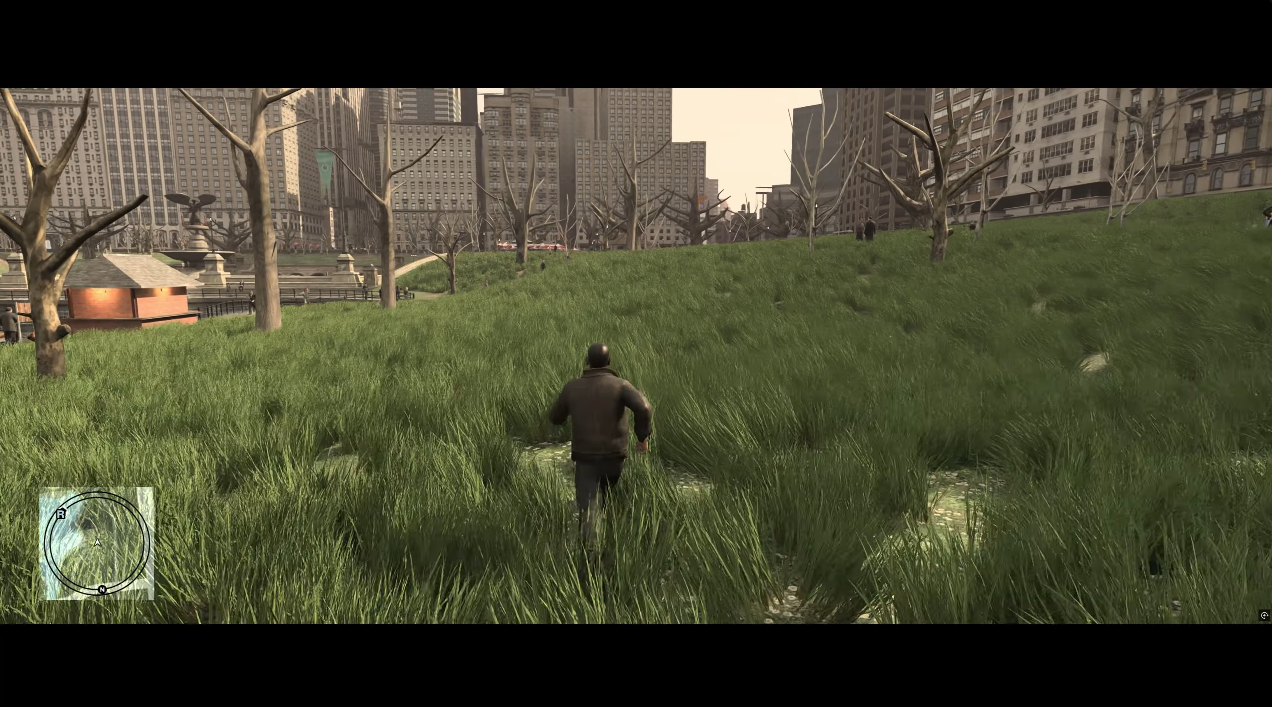Click the circular arrow icon in the corner
1272x707 pixels.
pos(1265,615)
